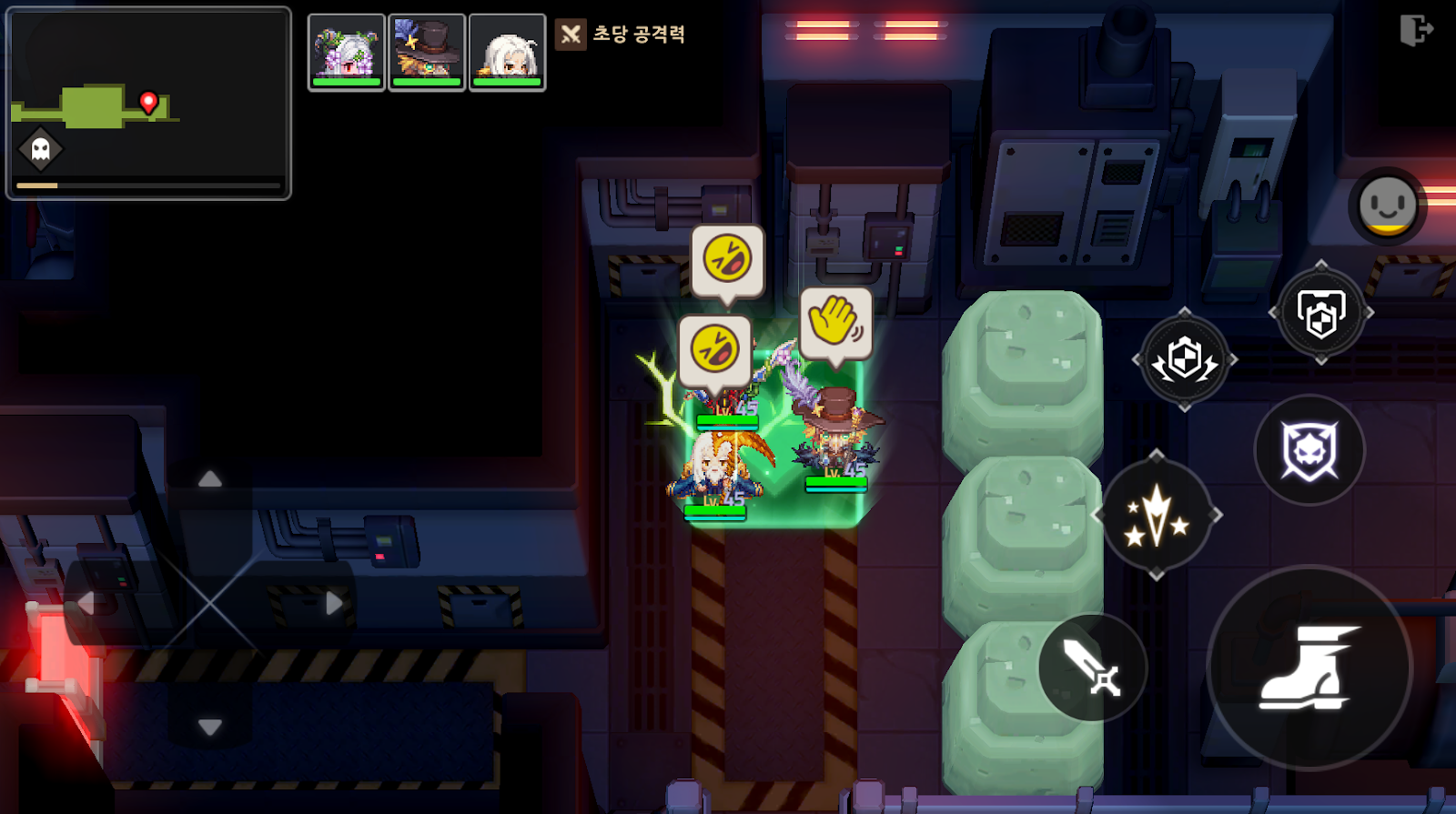Image resolution: width=1456 pixels, height=814 pixels.
Task: Tap the ghost icon on minimap
Action: tap(41, 149)
